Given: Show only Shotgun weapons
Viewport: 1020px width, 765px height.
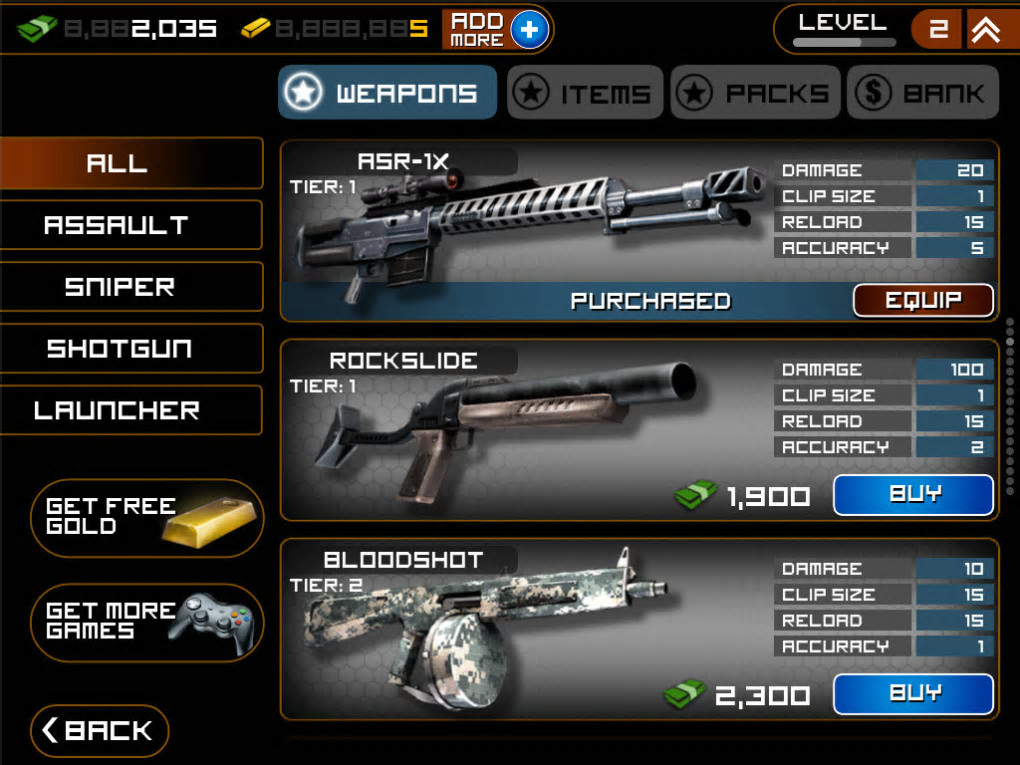Looking at the screenshot, I should point(131,349).
